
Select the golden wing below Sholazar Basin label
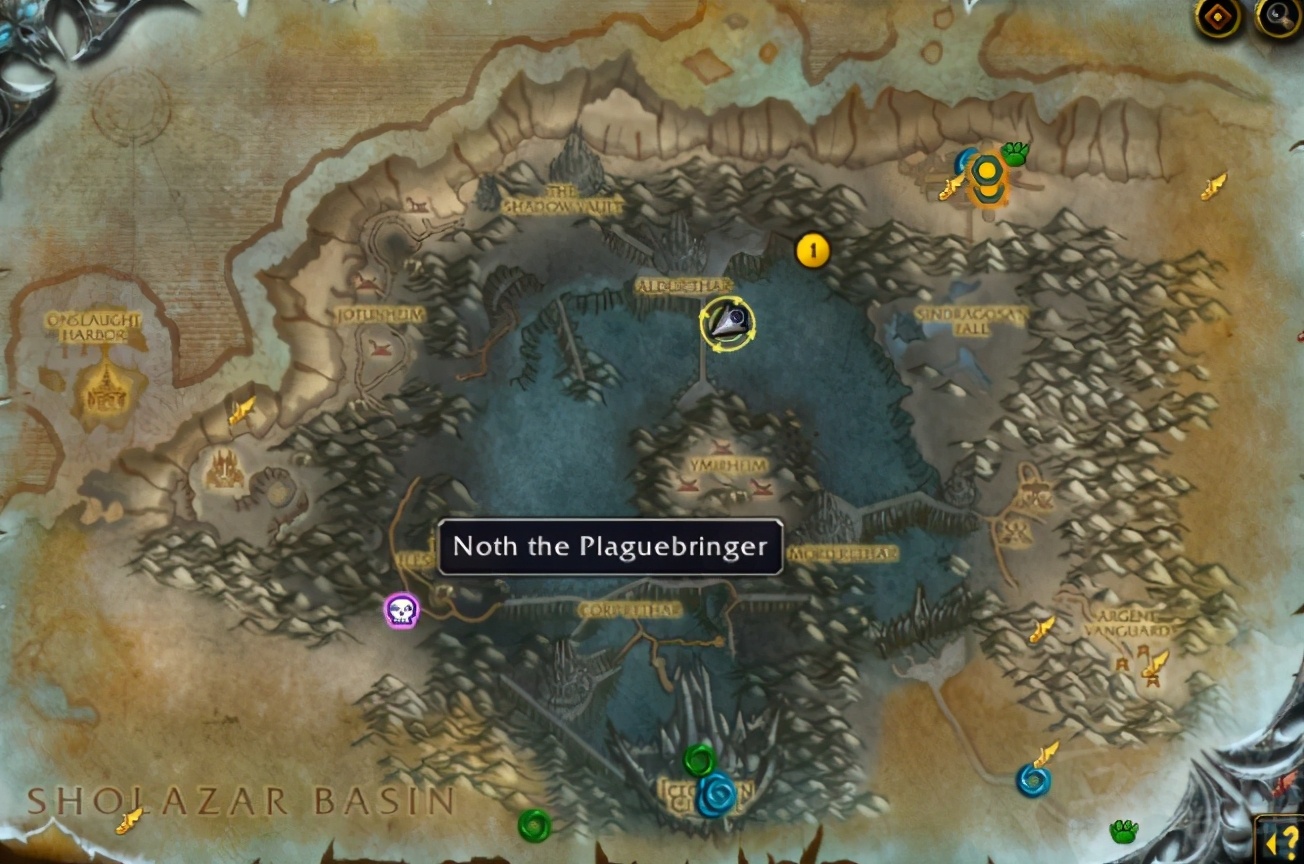(x=129, y=821)
